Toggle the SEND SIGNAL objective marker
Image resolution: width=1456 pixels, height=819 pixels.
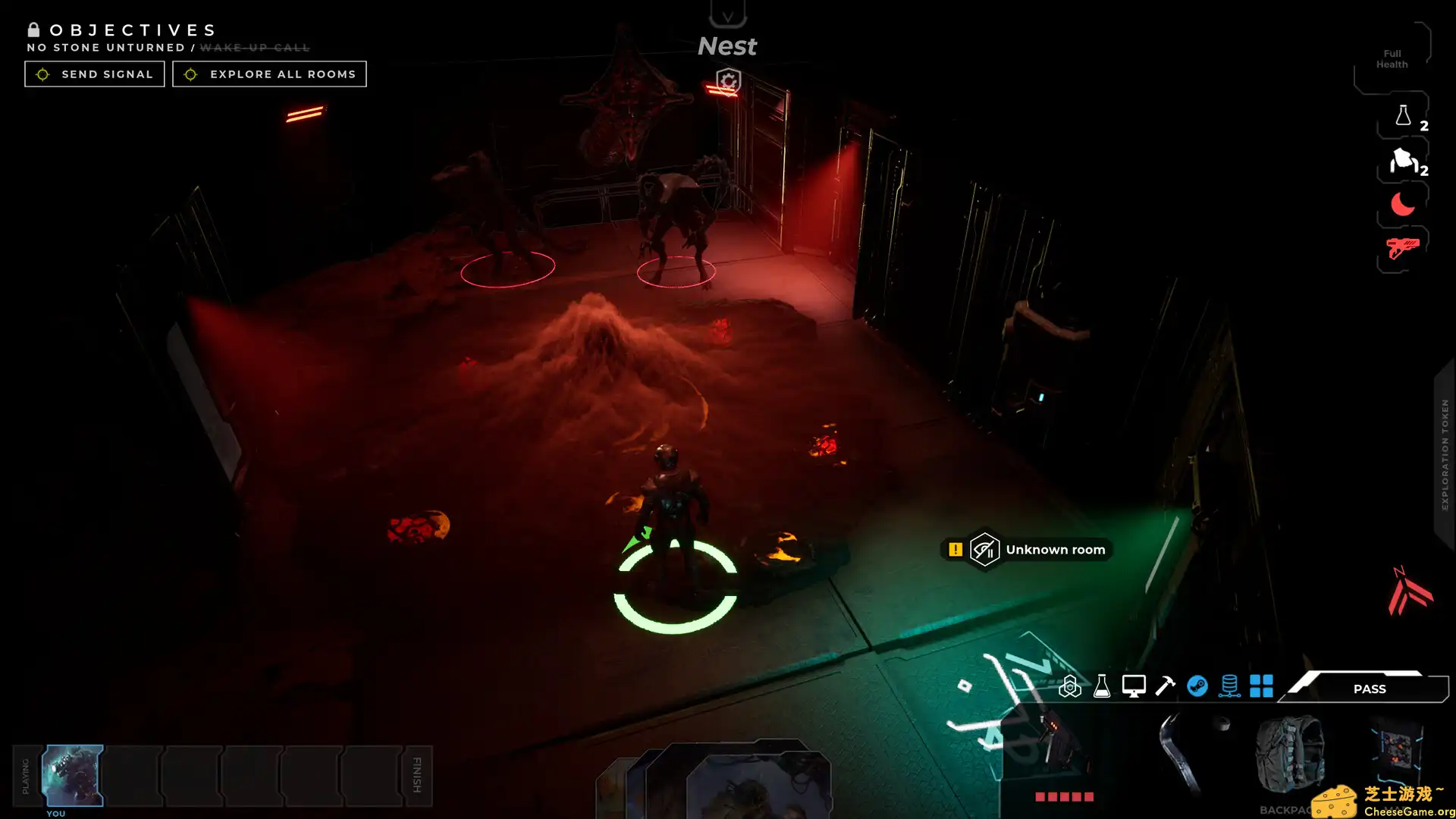[x=43, y=74]
